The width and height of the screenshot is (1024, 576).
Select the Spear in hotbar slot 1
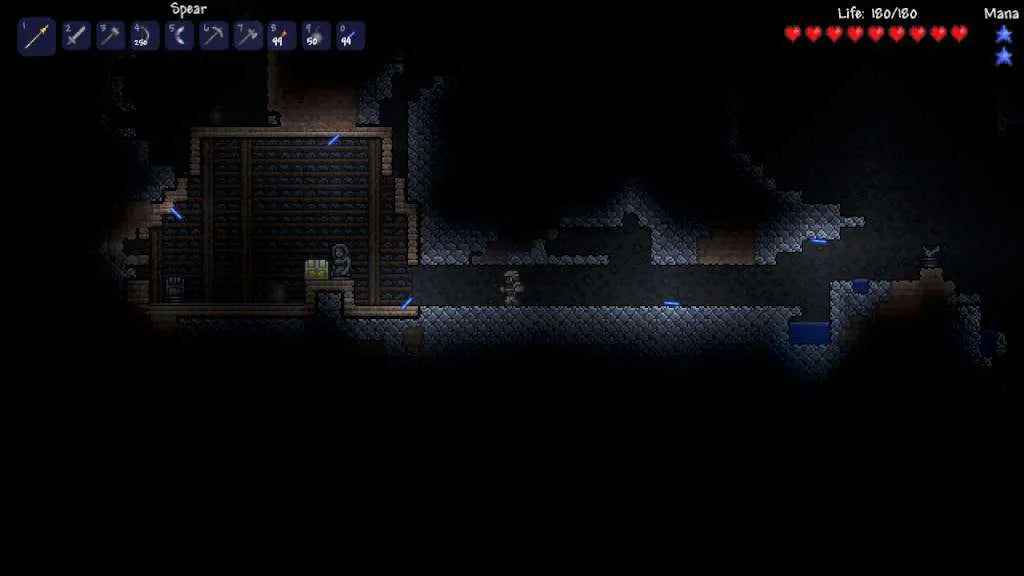pos(37,37)
